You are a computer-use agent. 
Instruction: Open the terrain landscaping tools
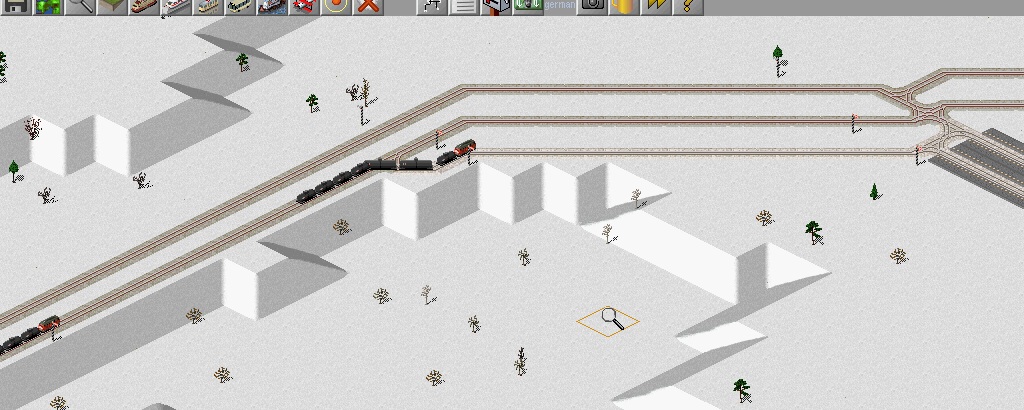(112, 6)
